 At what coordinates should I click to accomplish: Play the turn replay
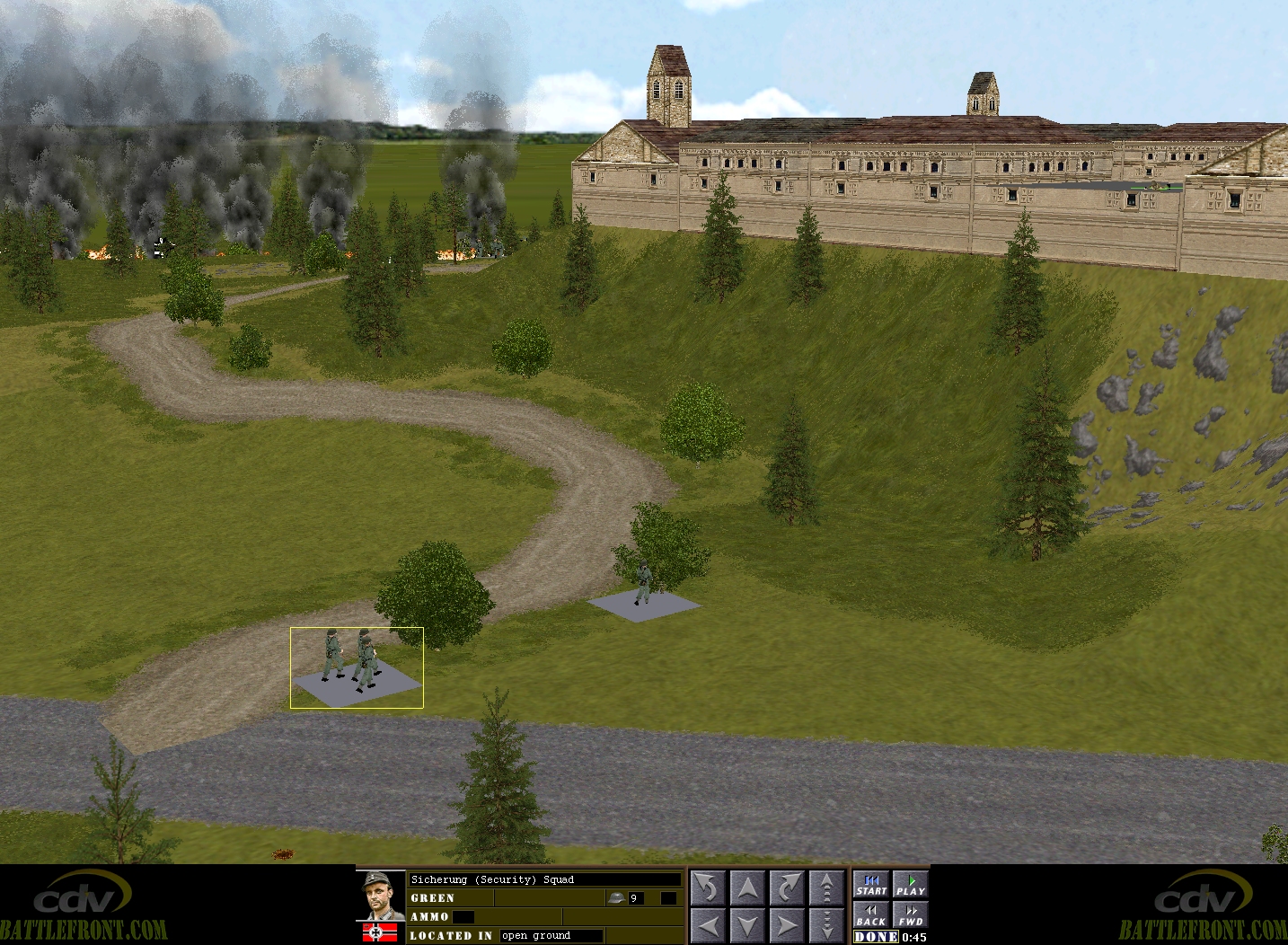tap(910, 885)
